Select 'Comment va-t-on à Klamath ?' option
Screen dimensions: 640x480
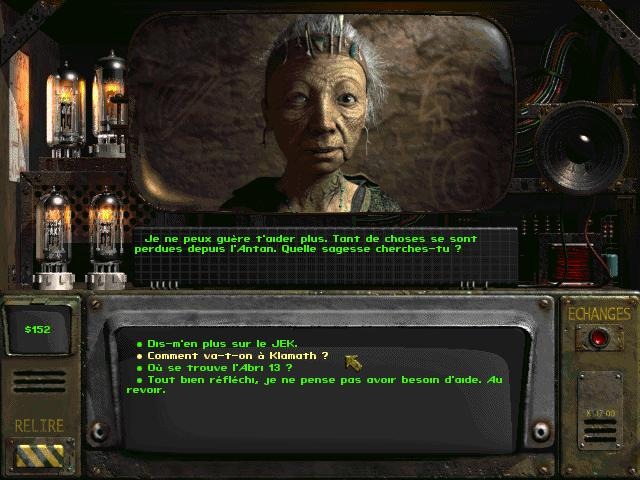(x=238, y=356)
